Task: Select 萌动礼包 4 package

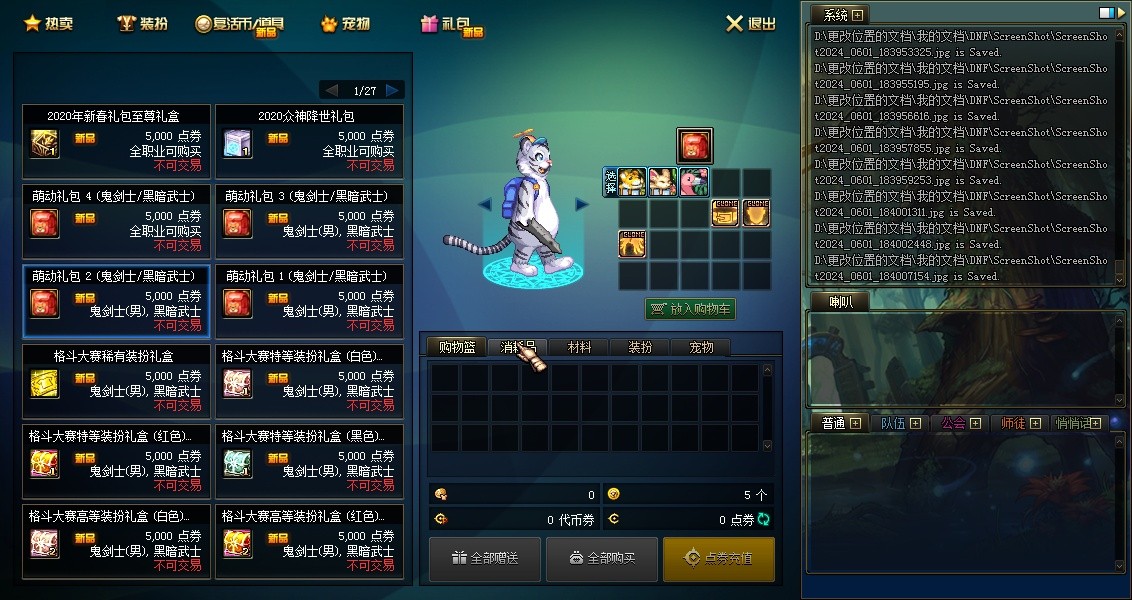Action: pyautogui.click(x=116, y=220)
